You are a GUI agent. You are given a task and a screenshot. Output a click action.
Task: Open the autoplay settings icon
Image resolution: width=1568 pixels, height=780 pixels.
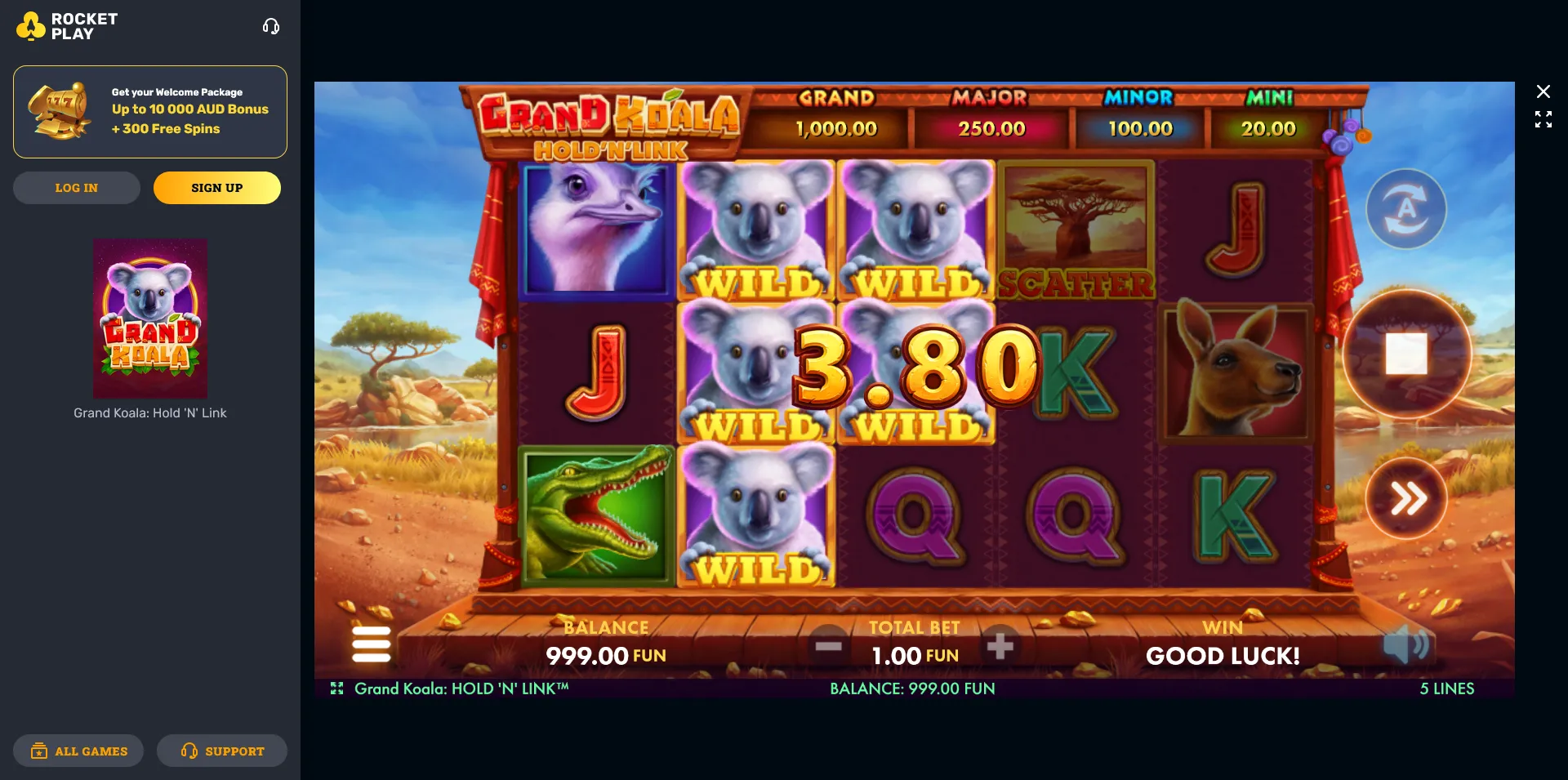1405,208
